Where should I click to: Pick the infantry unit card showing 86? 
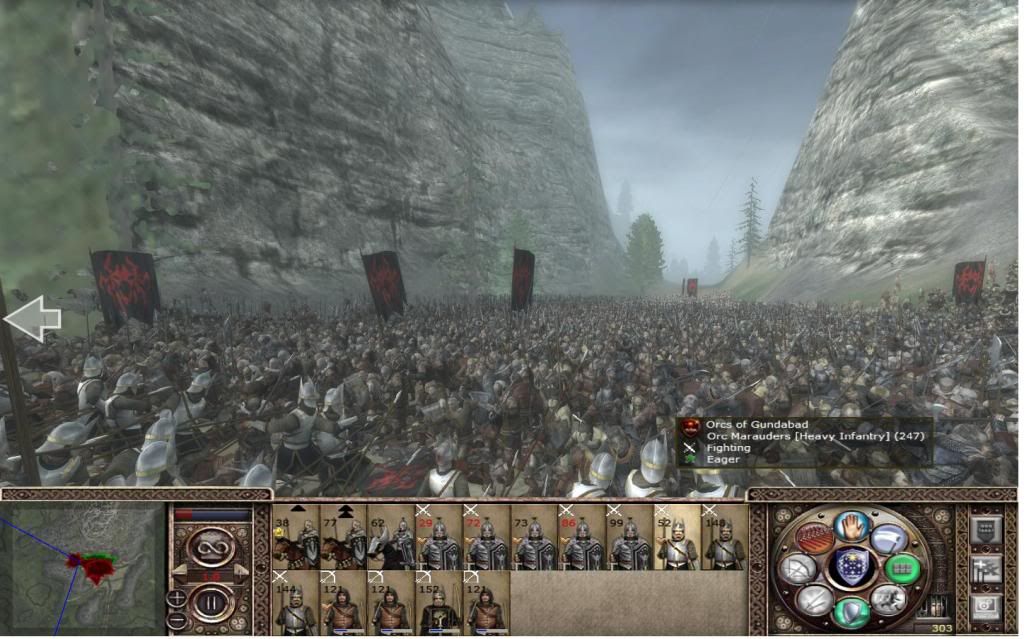click(582, 538)
